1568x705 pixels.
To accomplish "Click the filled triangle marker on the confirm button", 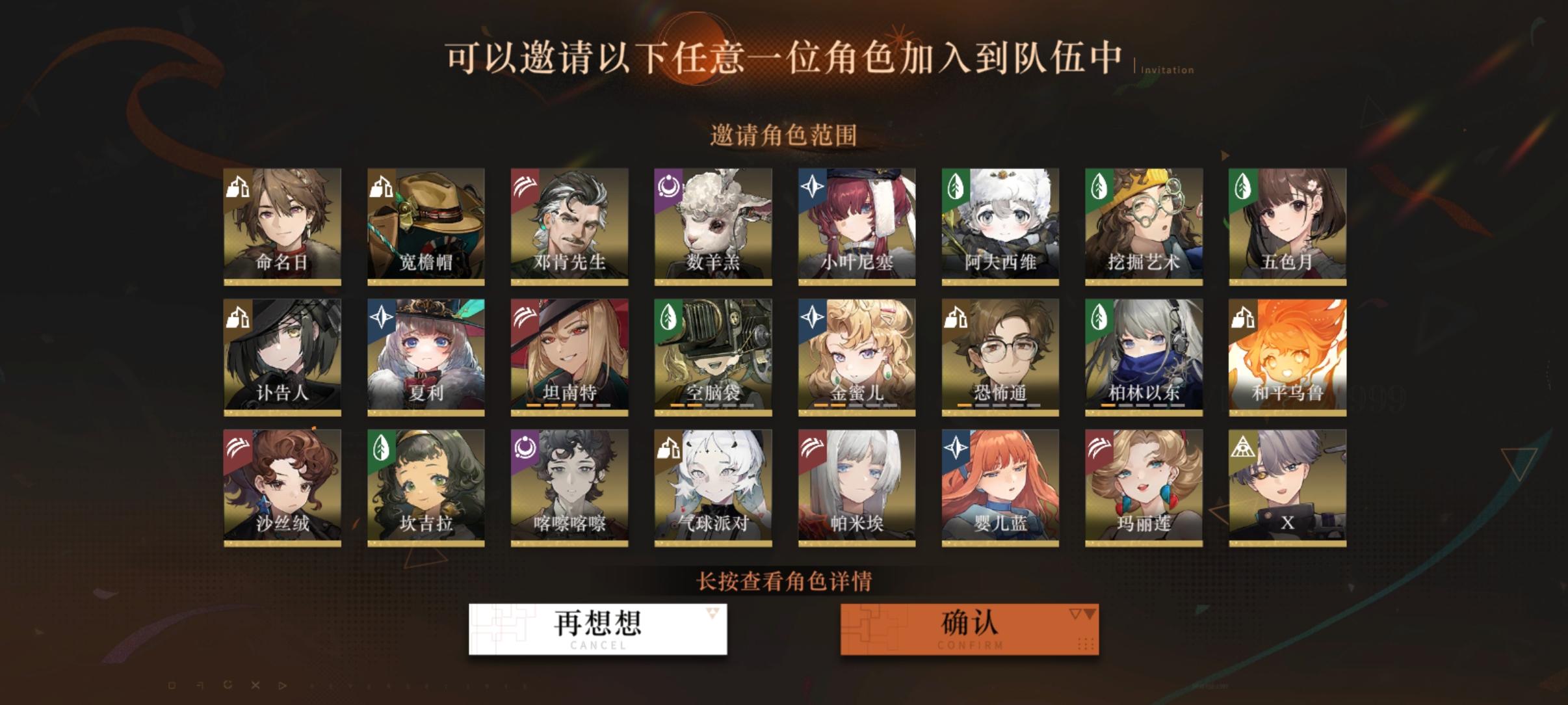I will click(x=1086, y=615).
